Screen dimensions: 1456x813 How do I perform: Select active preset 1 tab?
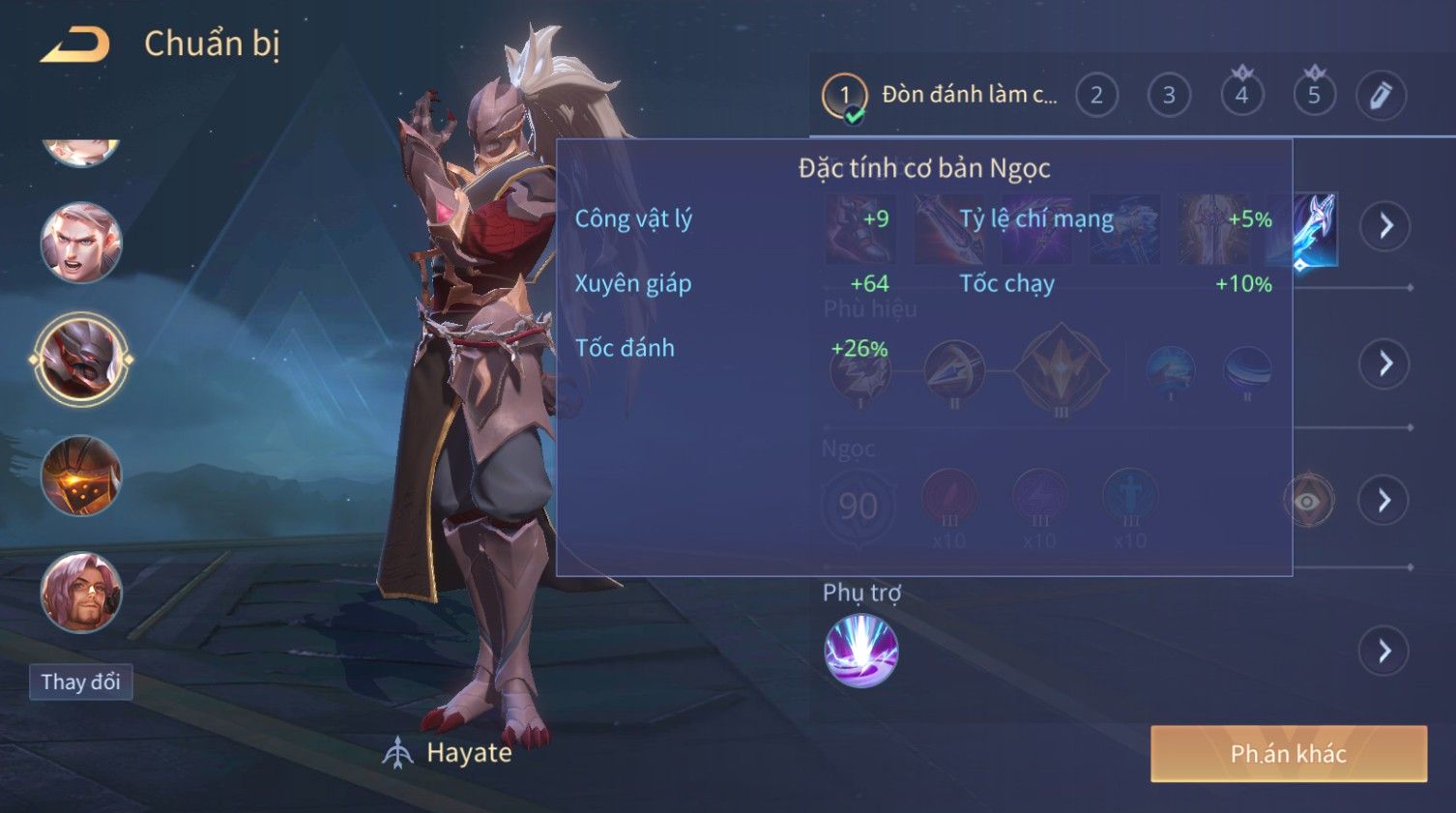click(x=845, y=95)
